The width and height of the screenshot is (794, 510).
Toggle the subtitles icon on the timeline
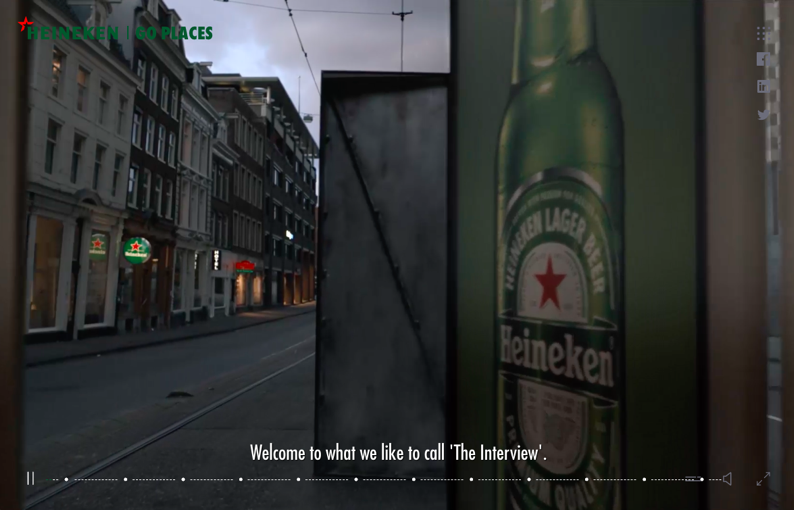tap(692, 479)
